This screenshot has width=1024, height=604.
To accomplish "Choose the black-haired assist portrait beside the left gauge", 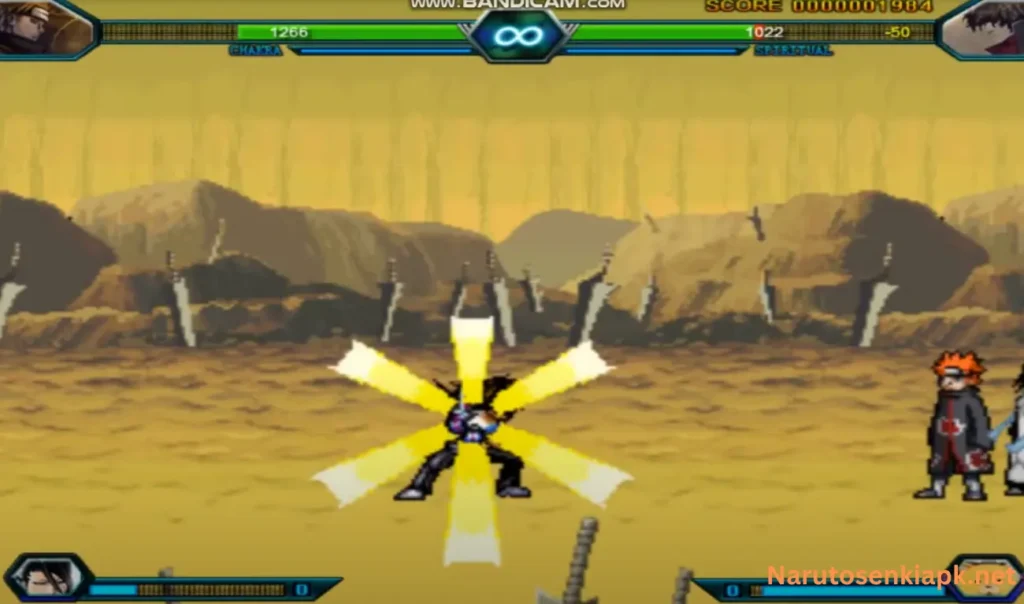I will (46, 578).
